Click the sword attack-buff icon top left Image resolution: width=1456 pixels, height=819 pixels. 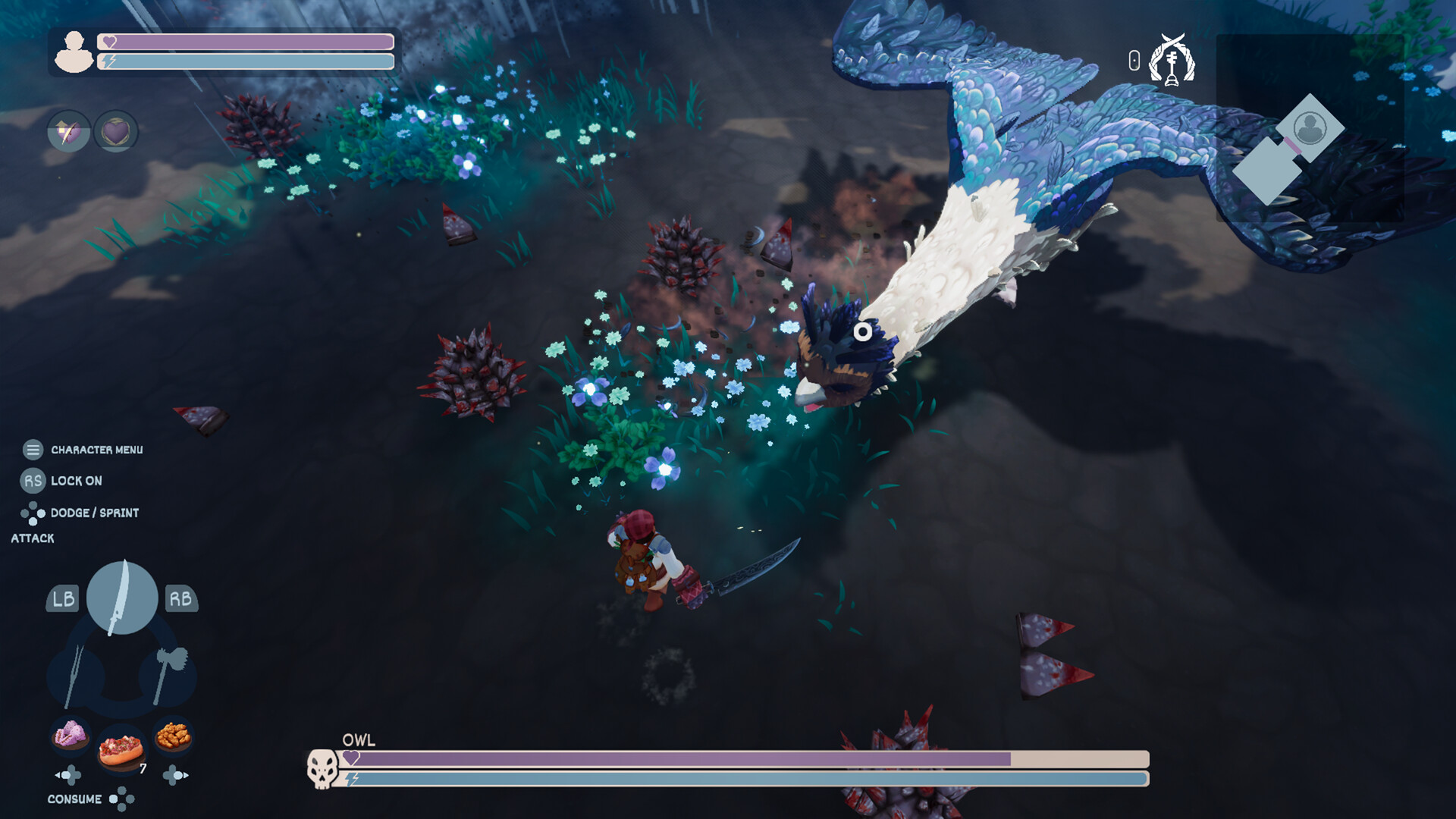(67, 130)
